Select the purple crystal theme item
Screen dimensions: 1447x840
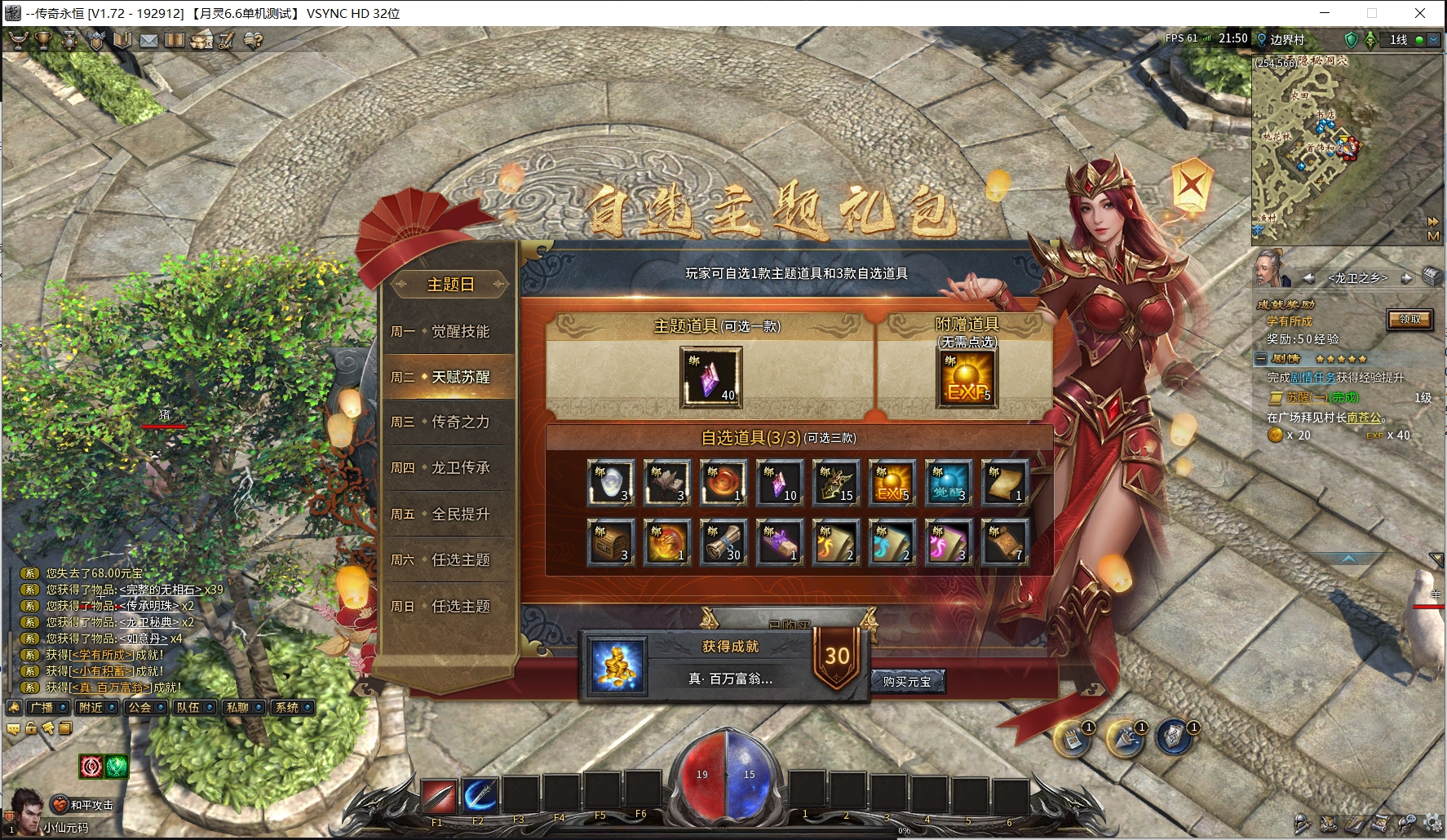[711, 377]
